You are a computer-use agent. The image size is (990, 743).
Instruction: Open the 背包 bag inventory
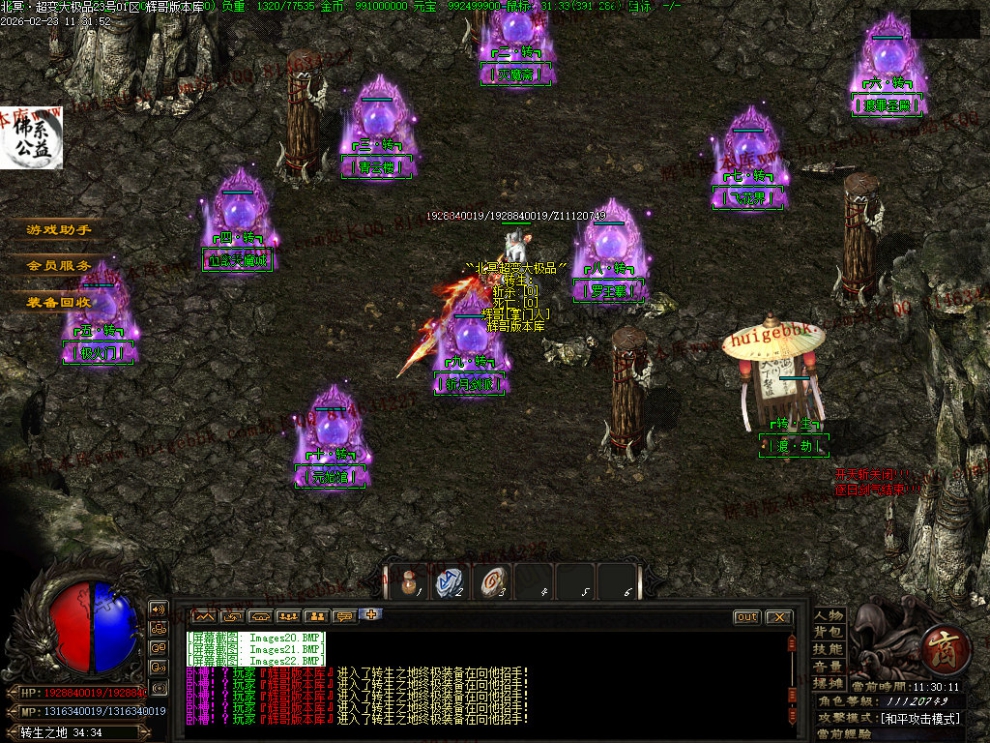coord(828,632)
